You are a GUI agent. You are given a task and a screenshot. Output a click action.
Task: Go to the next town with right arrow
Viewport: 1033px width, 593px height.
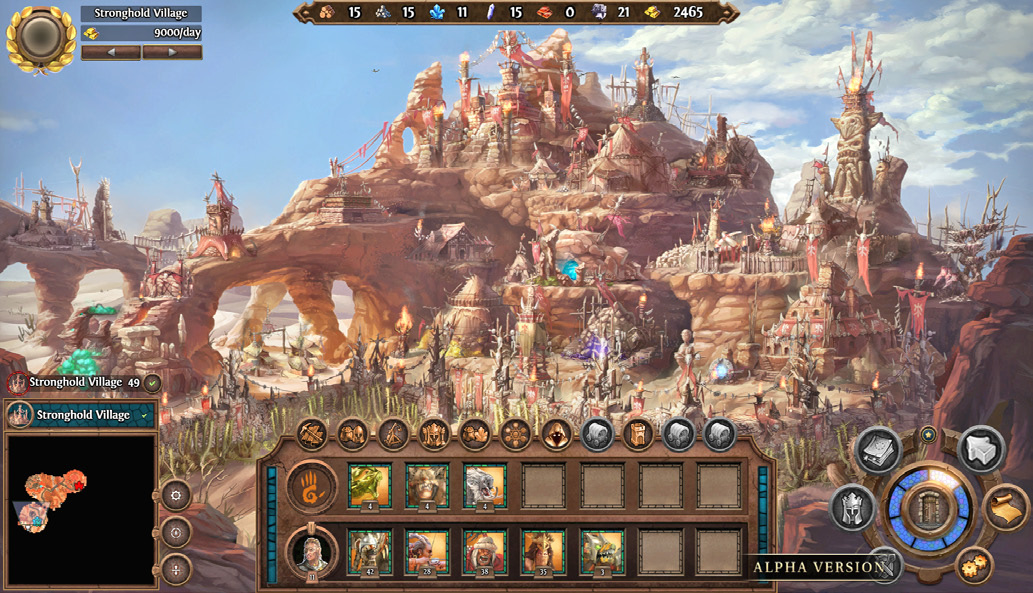tap(172, 52)
